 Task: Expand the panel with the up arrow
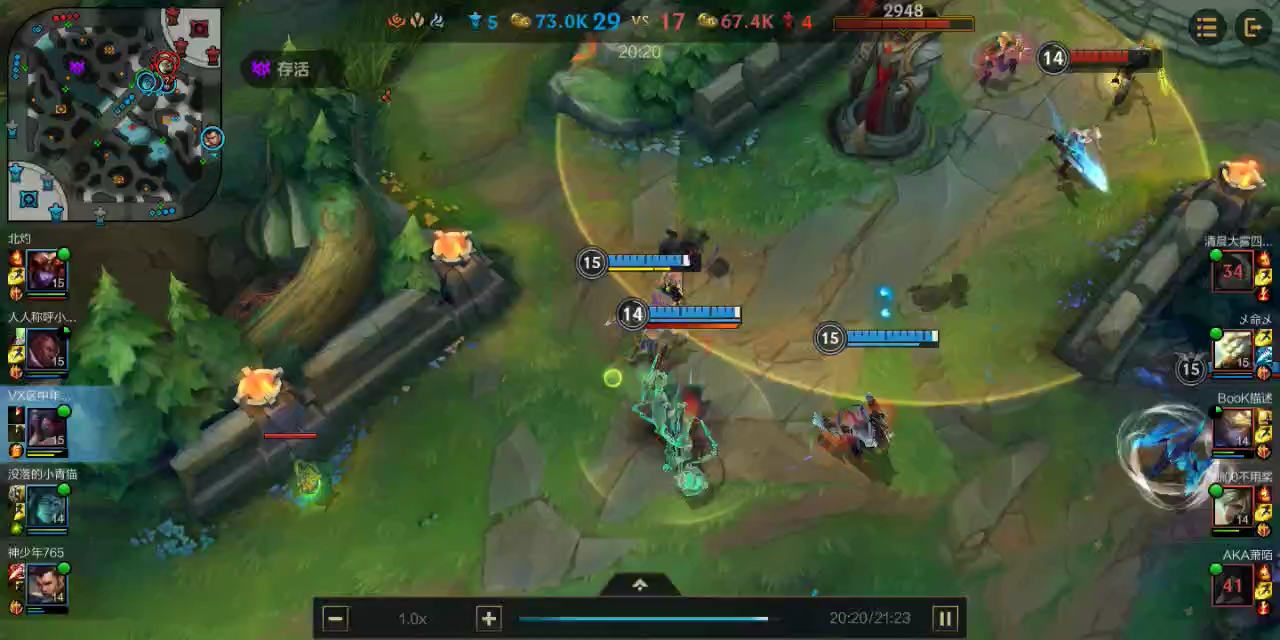(x=640, y=585)
